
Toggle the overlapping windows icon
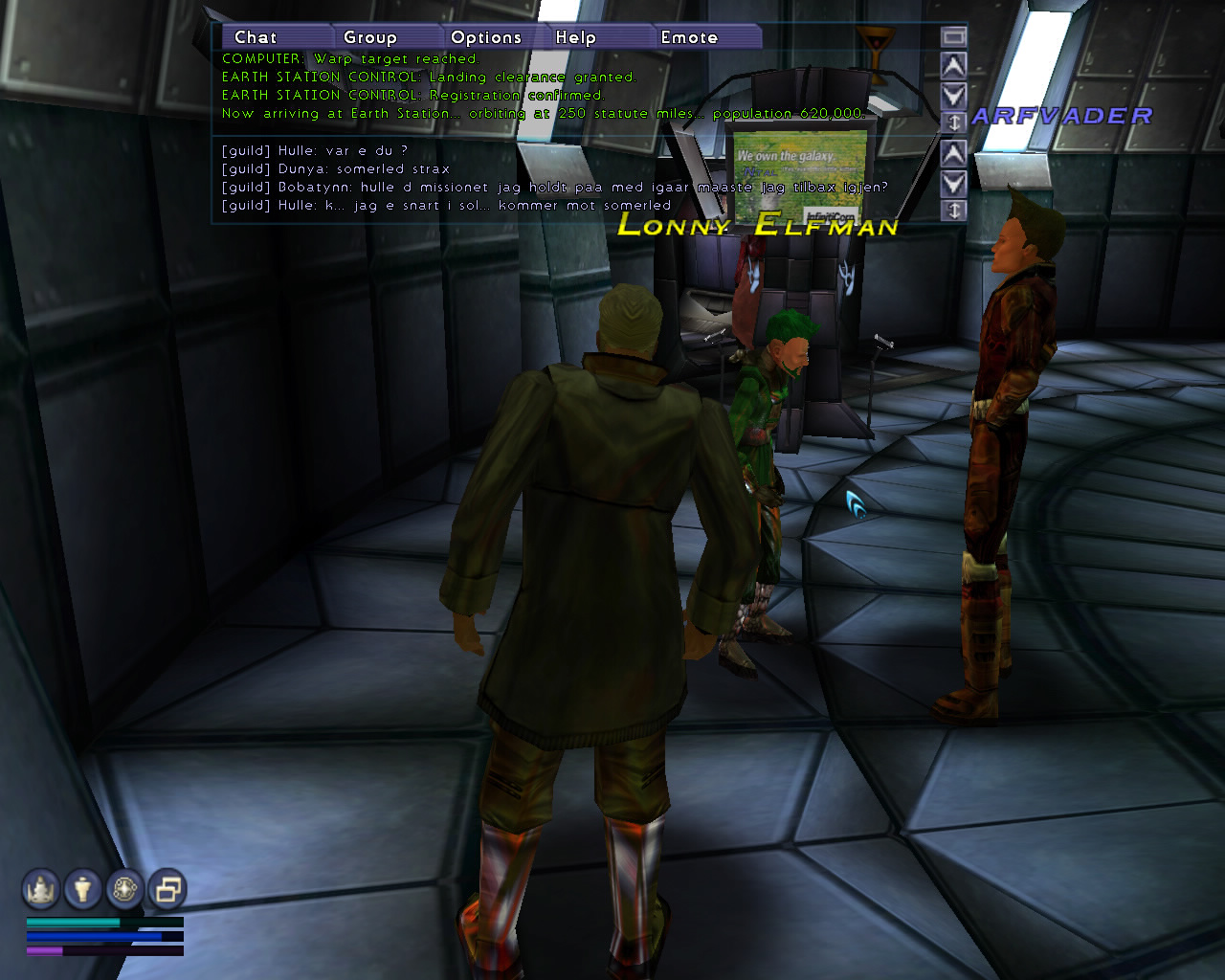pos(167,889)
